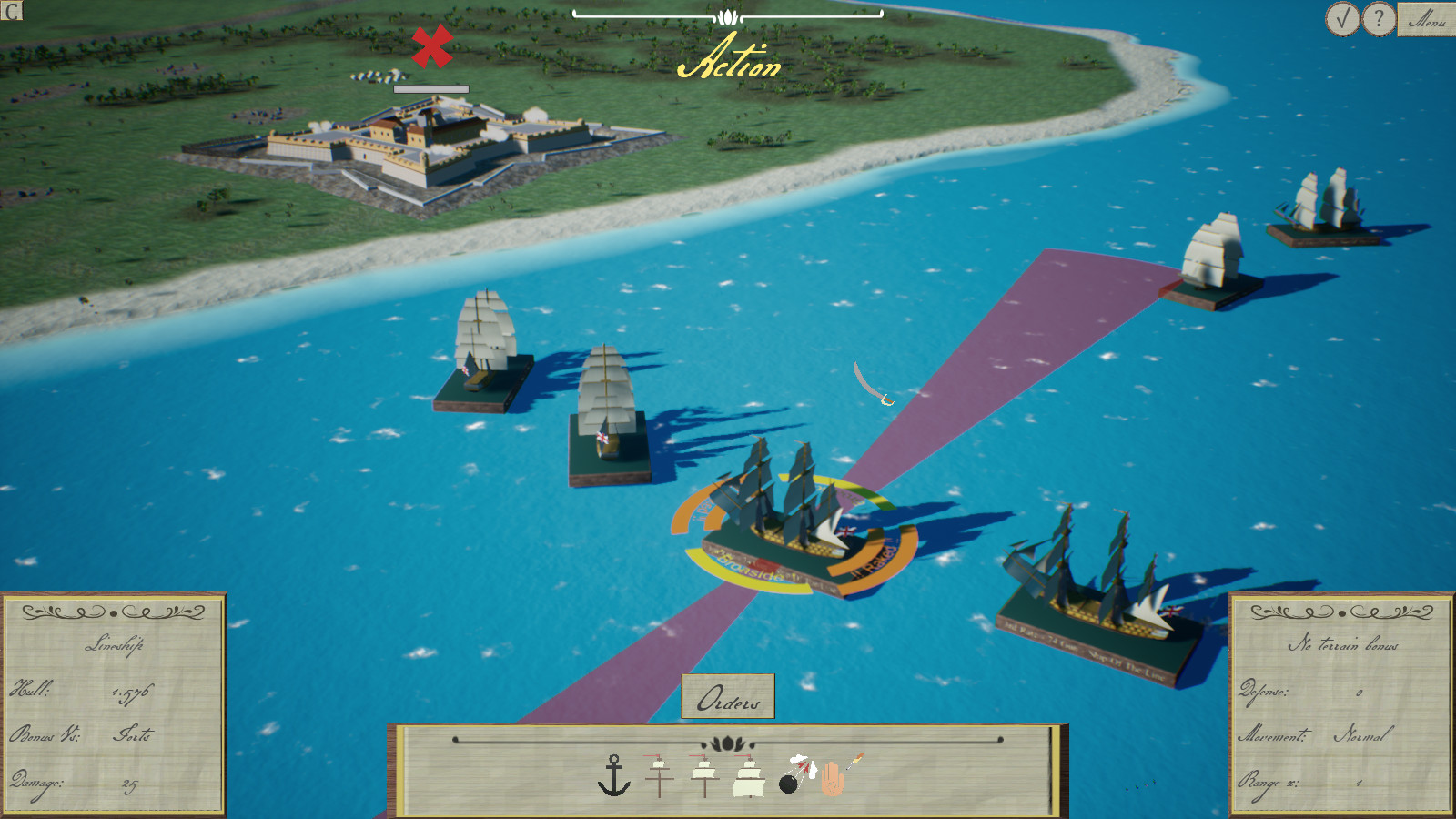Select the hand hold-fire order
The image size is (1456, 819).
point(831,778)
